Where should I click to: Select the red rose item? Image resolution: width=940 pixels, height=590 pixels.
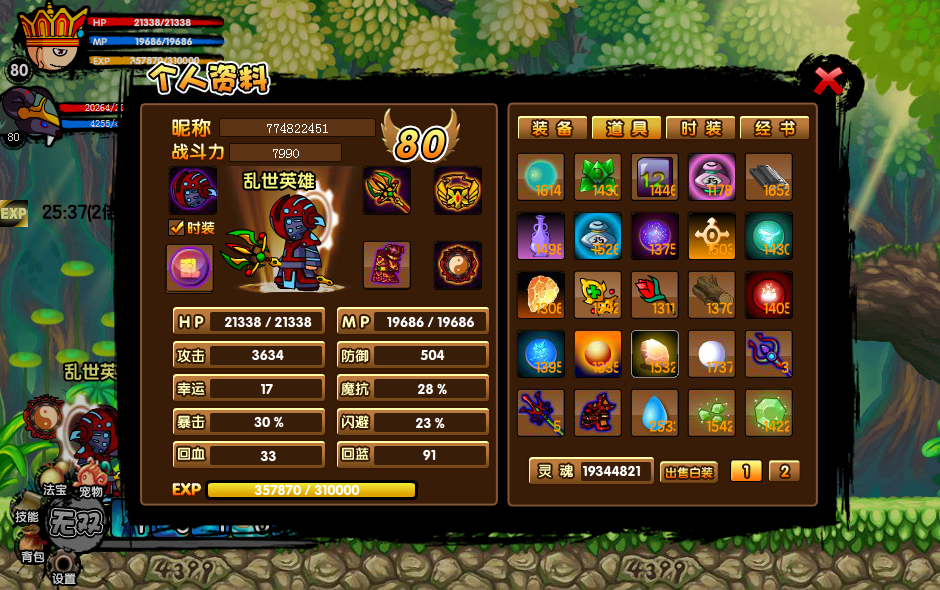click(x=655, y=295)
